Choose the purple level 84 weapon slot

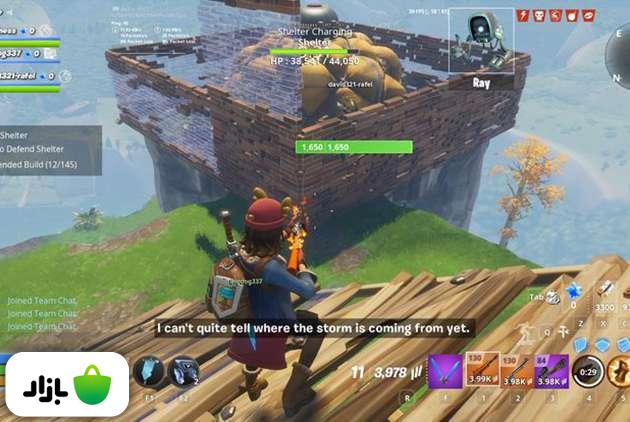pos(553,369)
